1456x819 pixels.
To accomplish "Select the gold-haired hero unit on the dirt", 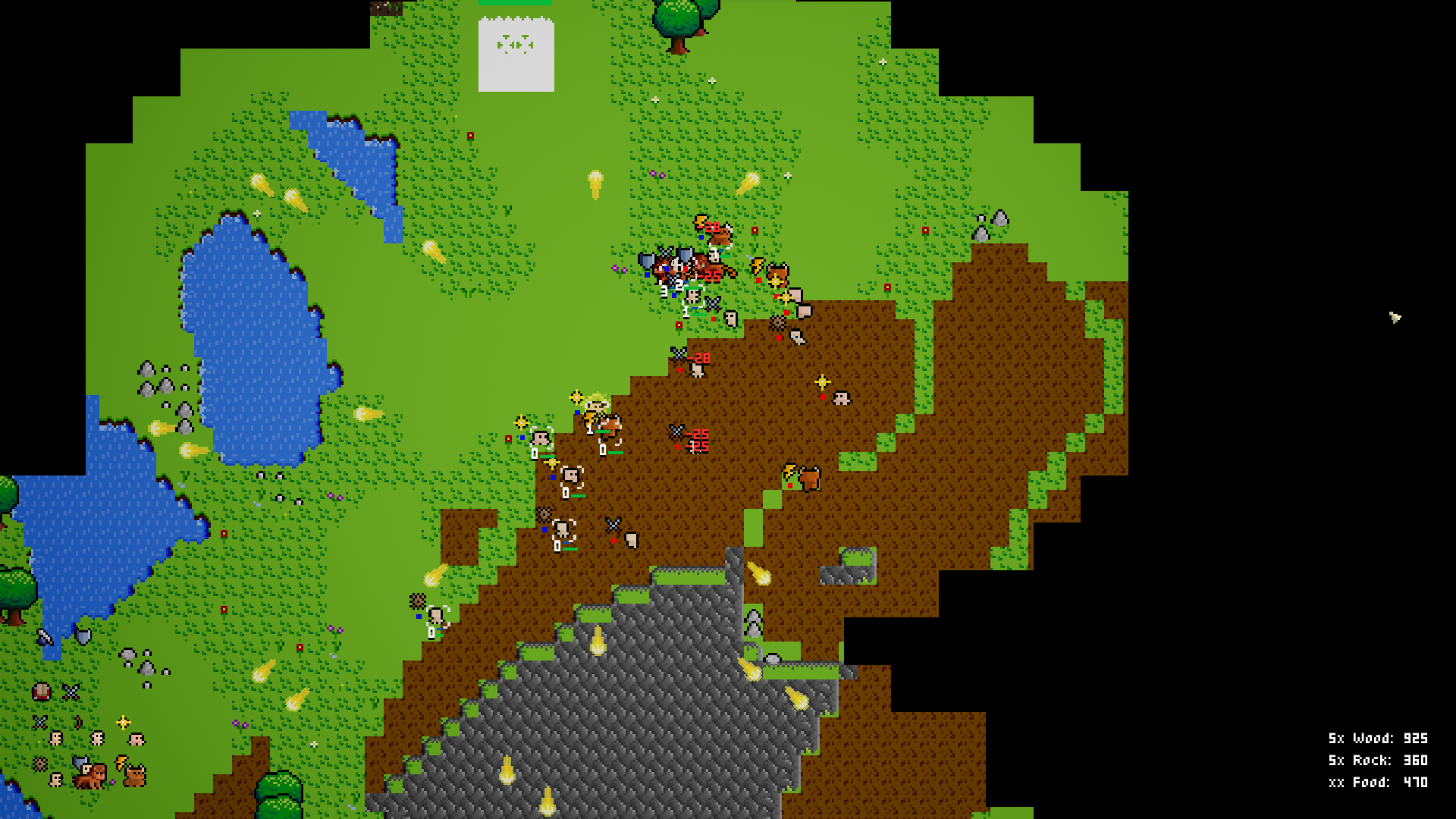I will pos(596,405).
